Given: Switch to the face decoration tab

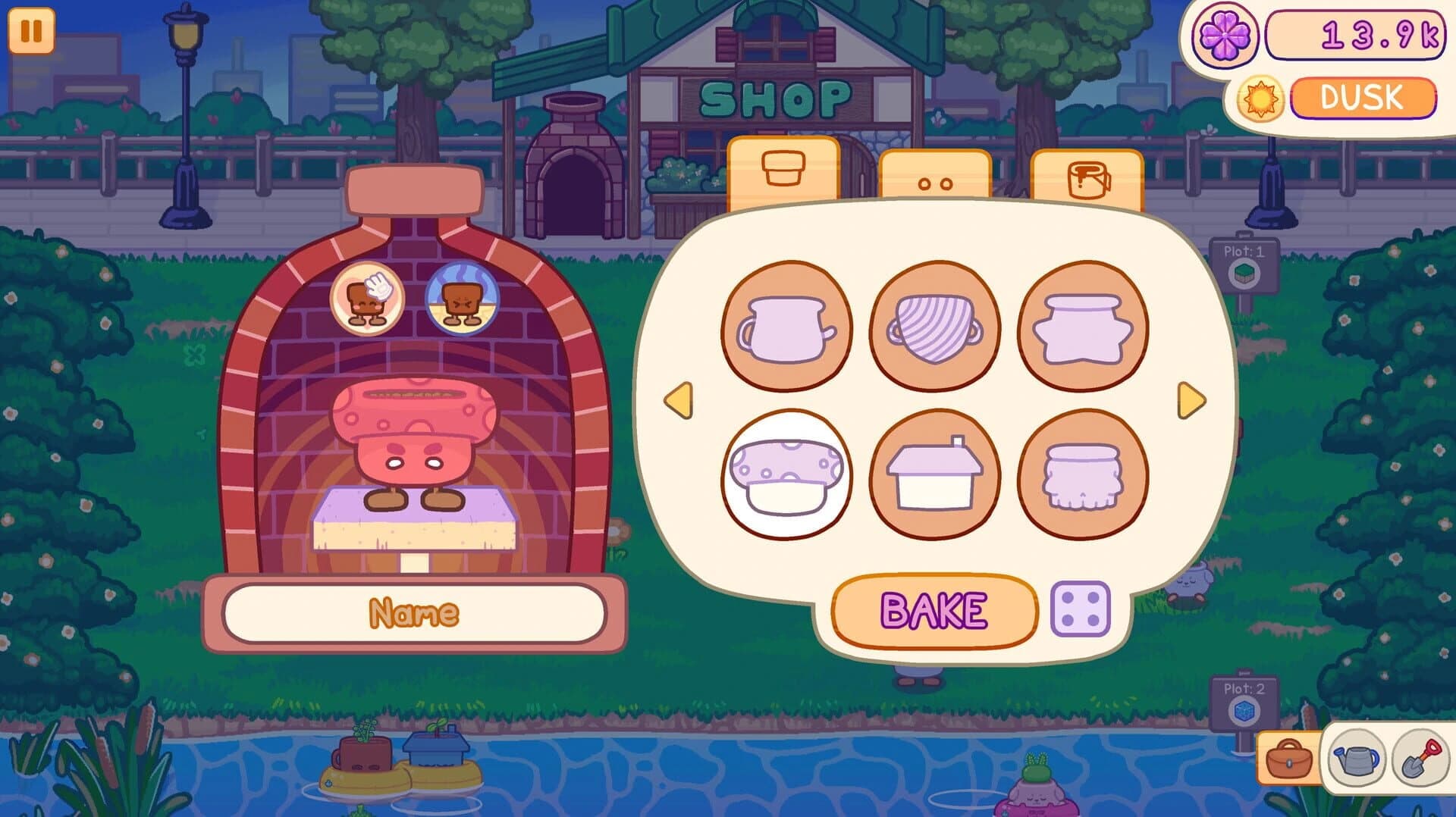Looking at the screenshot, I should tap(936, 174).
